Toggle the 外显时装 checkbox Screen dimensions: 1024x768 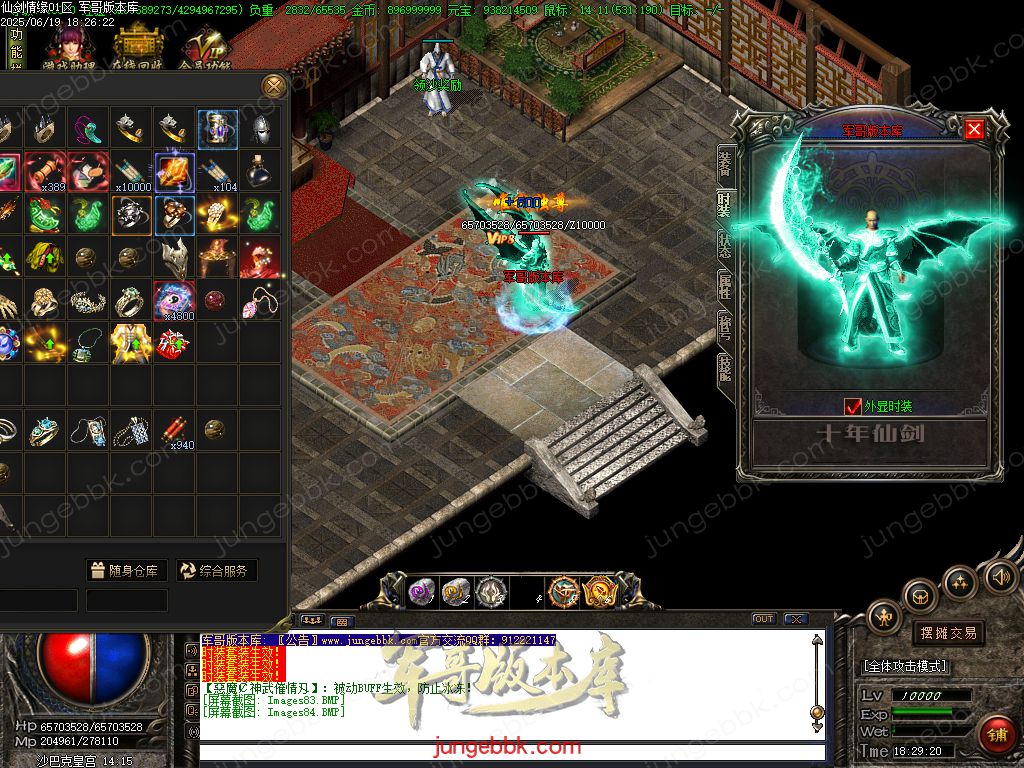853,406
